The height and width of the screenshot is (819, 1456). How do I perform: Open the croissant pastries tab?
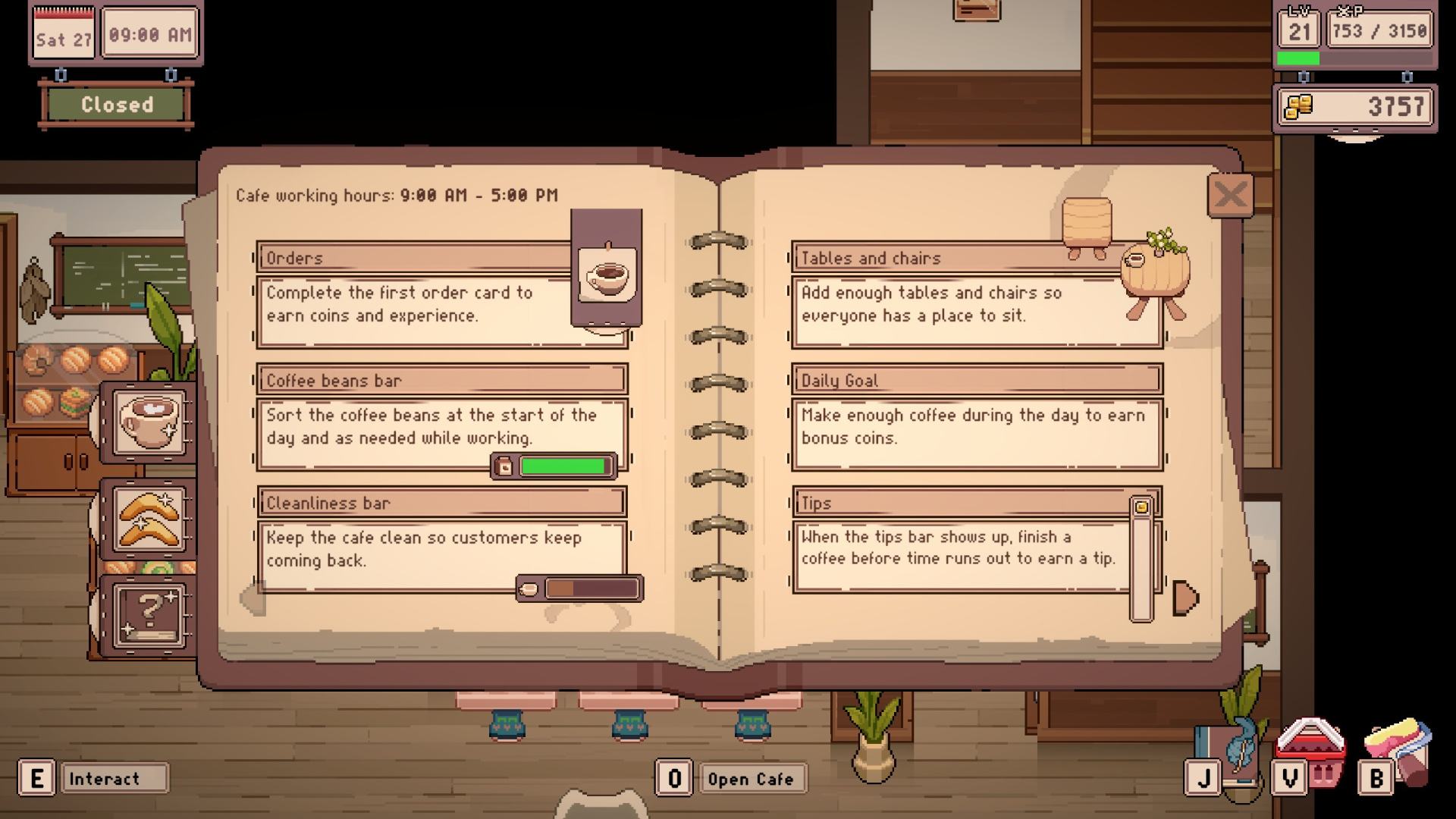pyautogui.click(x=149, y=519)
